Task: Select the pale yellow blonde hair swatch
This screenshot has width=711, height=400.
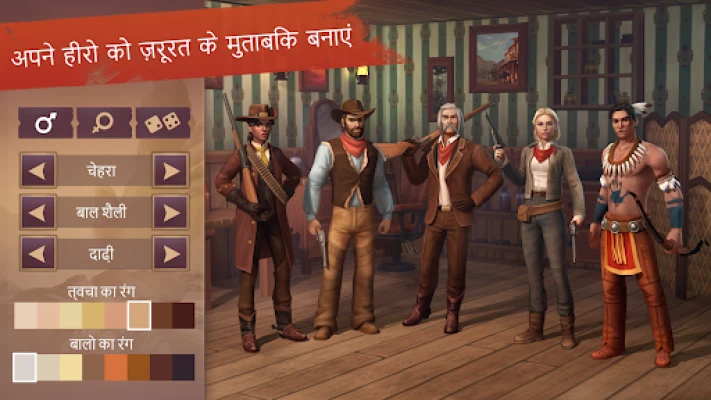Action: (x=71, y=367)
